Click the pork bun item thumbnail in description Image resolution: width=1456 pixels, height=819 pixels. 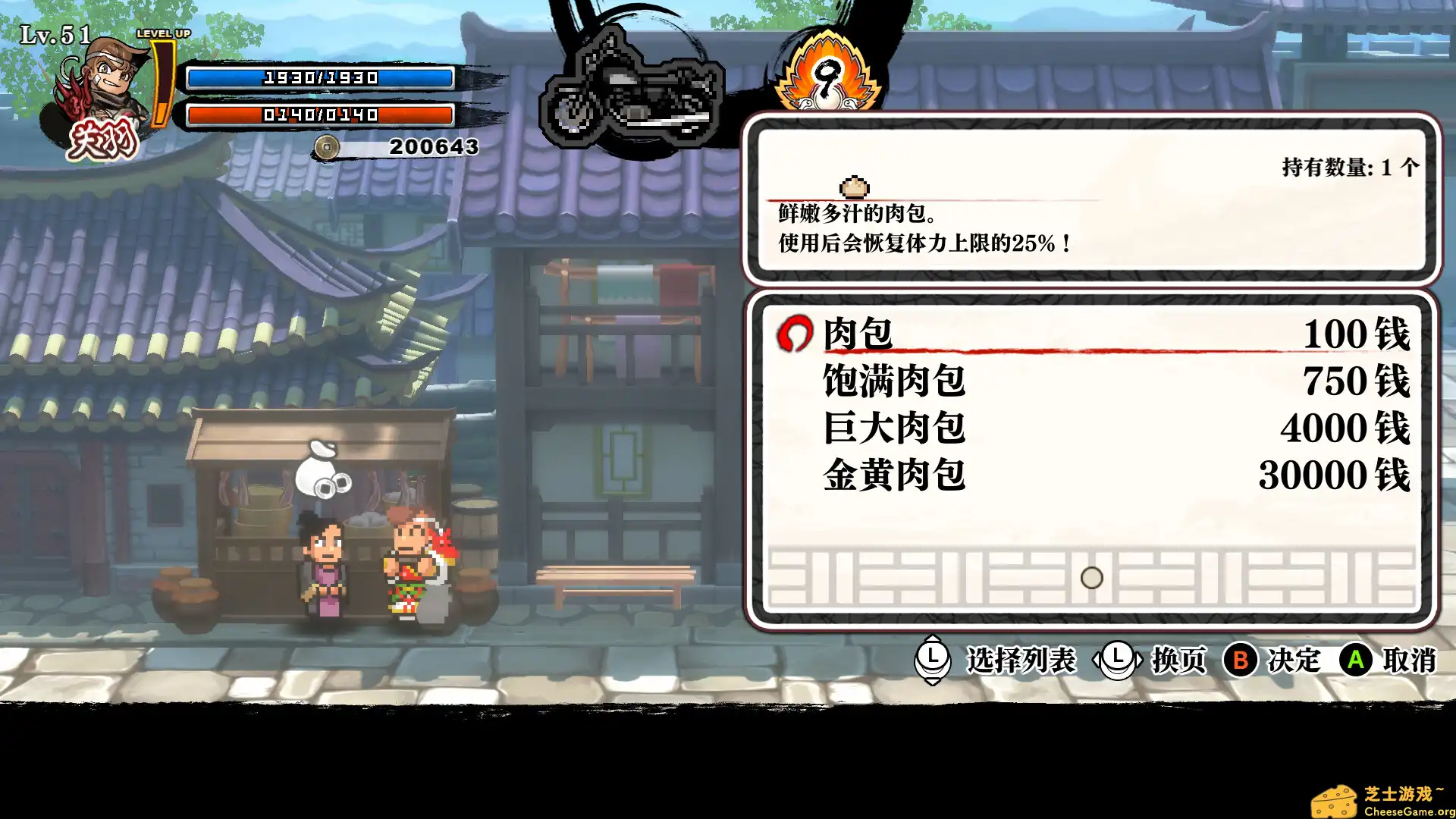tap(855, 185)
